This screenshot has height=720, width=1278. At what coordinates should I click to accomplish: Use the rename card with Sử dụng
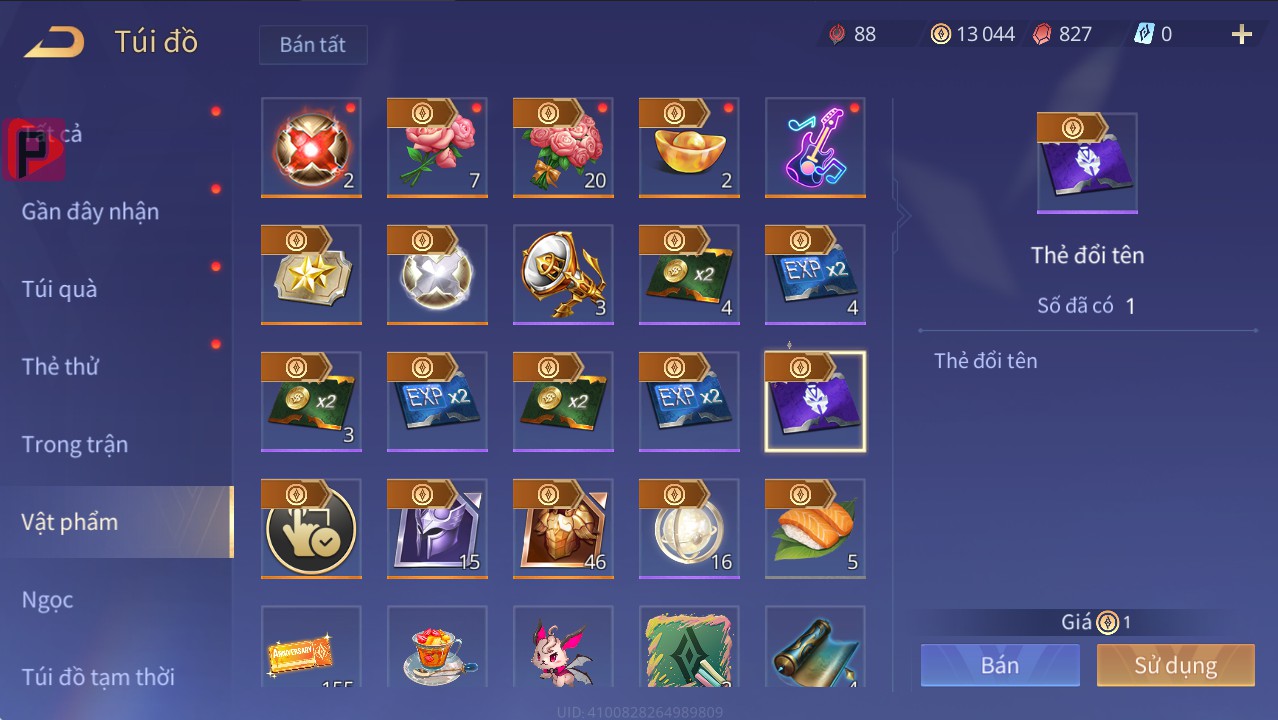click(x=1175, y=665)
